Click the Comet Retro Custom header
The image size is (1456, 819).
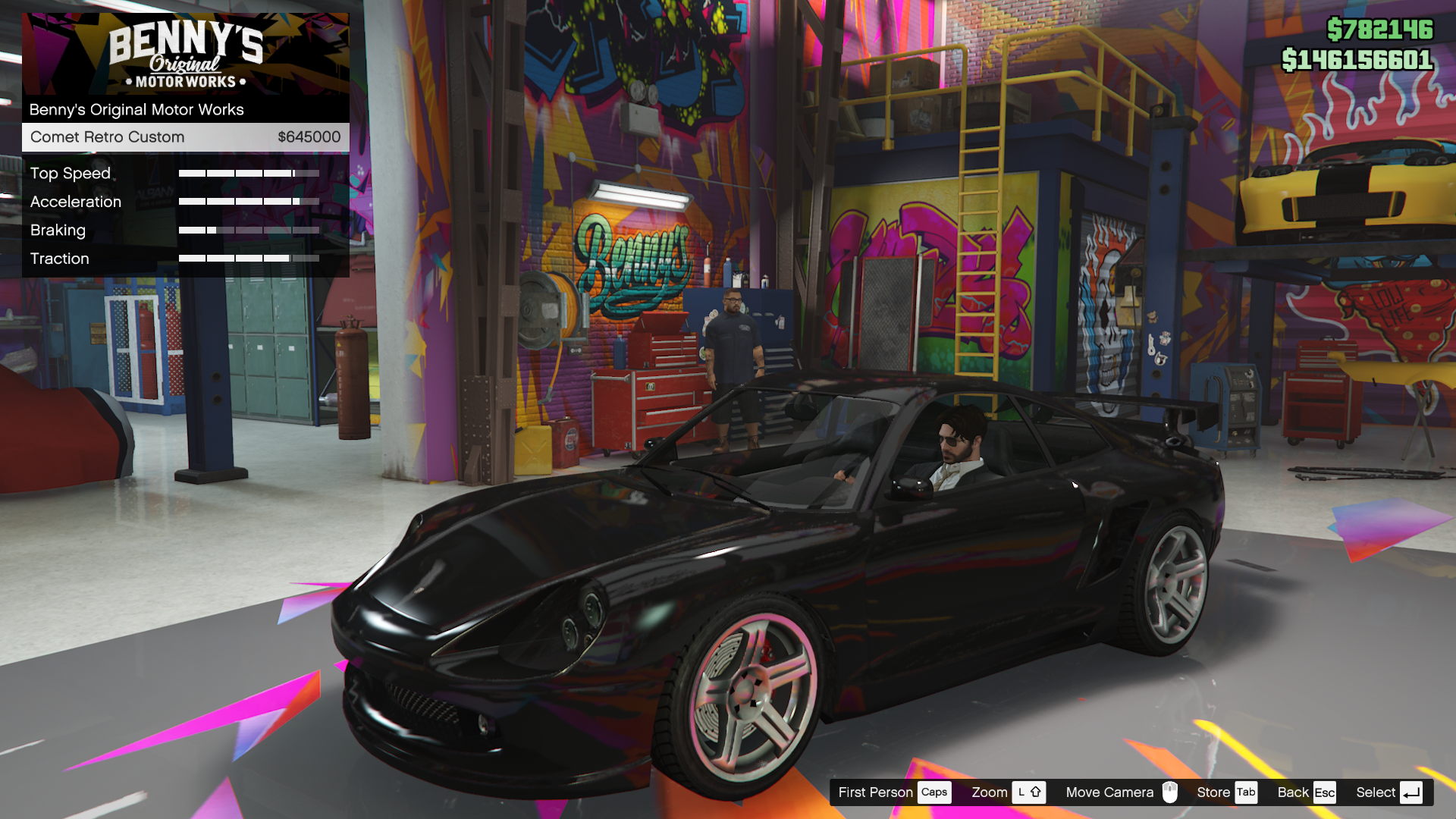pyautogui.click(x=107, y=137)
